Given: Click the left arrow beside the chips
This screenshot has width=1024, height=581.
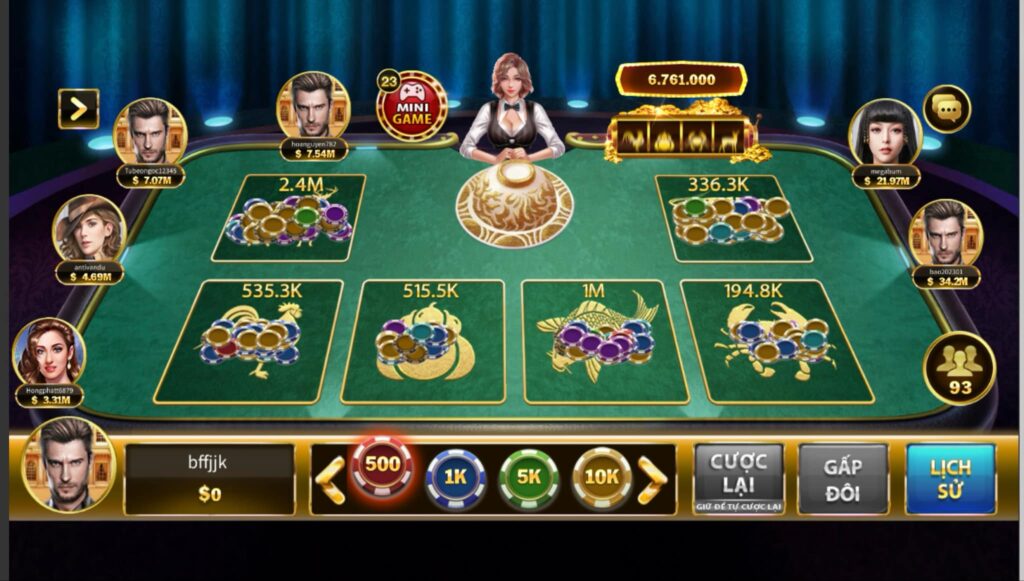Looking at the screenshot, I should pyautogui.click(x=330, y=479).
